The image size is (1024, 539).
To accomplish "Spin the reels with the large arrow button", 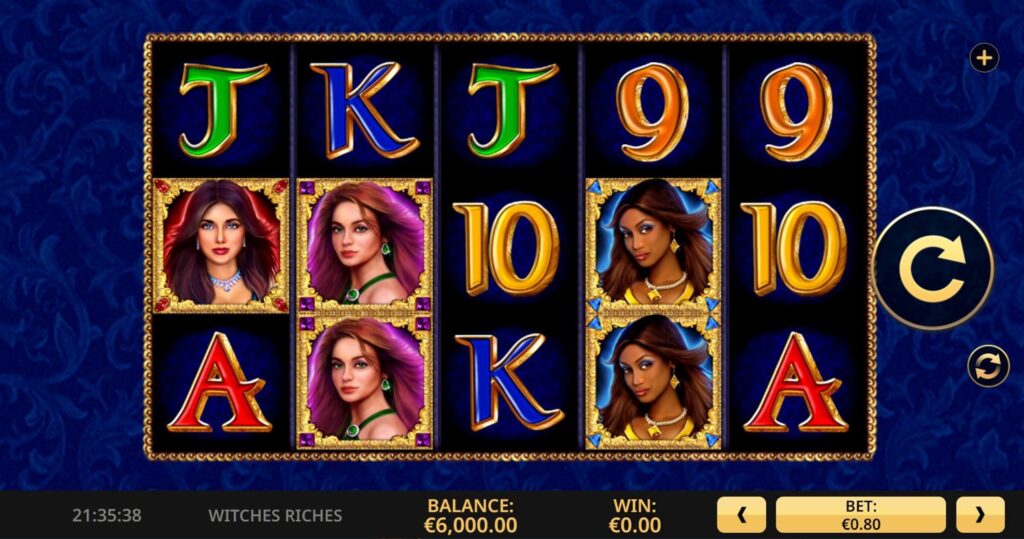I will click(x=932, y=268).
